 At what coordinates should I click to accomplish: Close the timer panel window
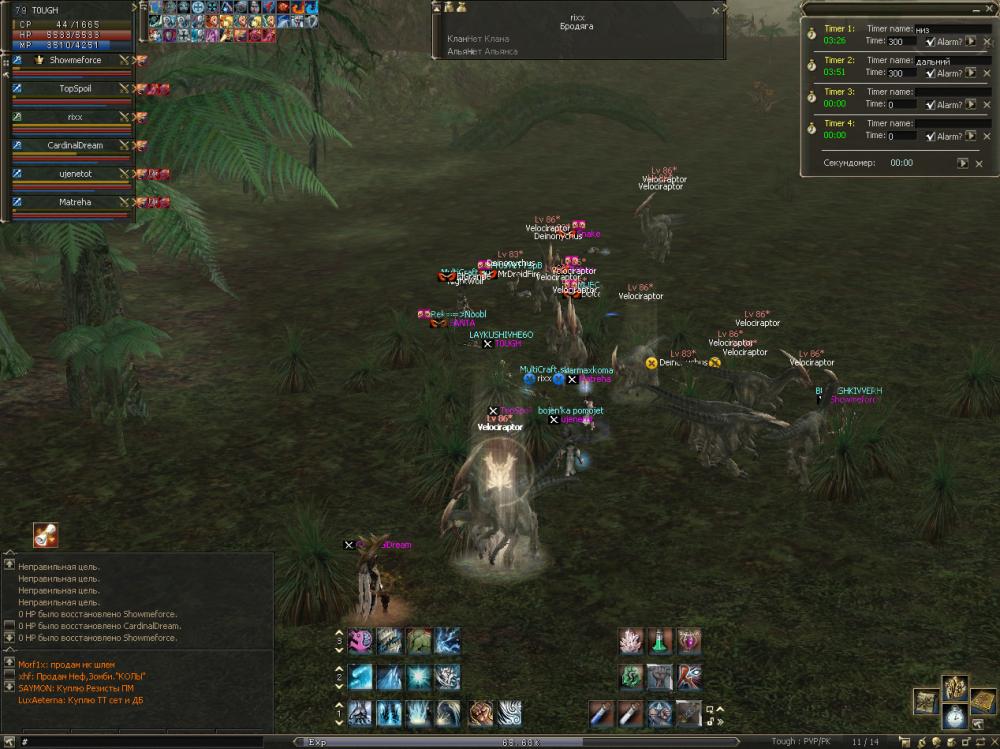(988, 9)
